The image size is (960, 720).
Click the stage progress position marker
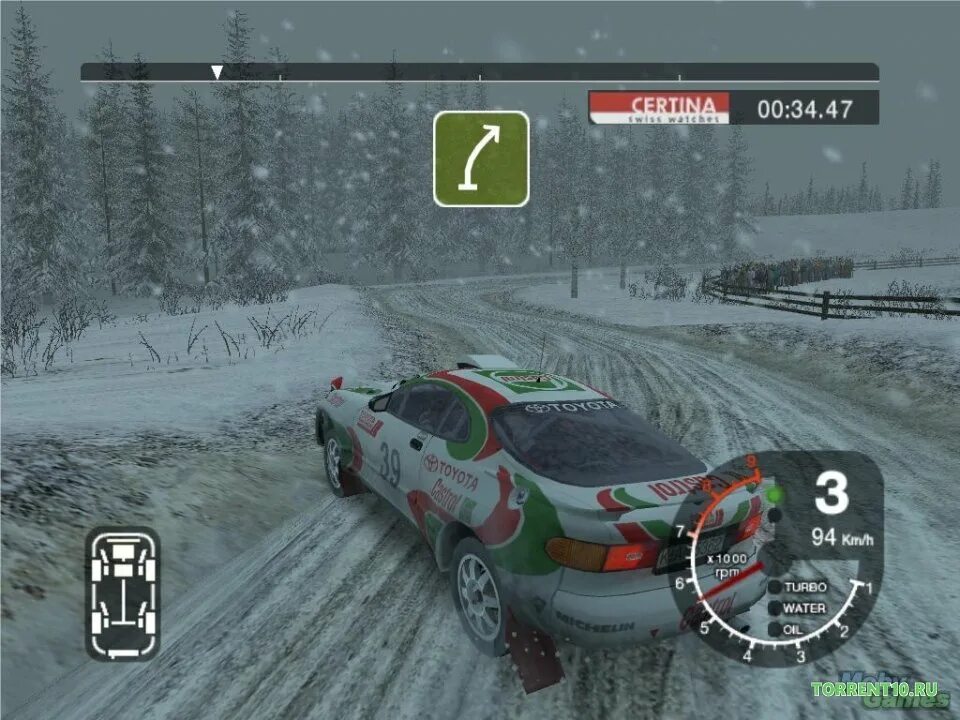coord(216,72)
